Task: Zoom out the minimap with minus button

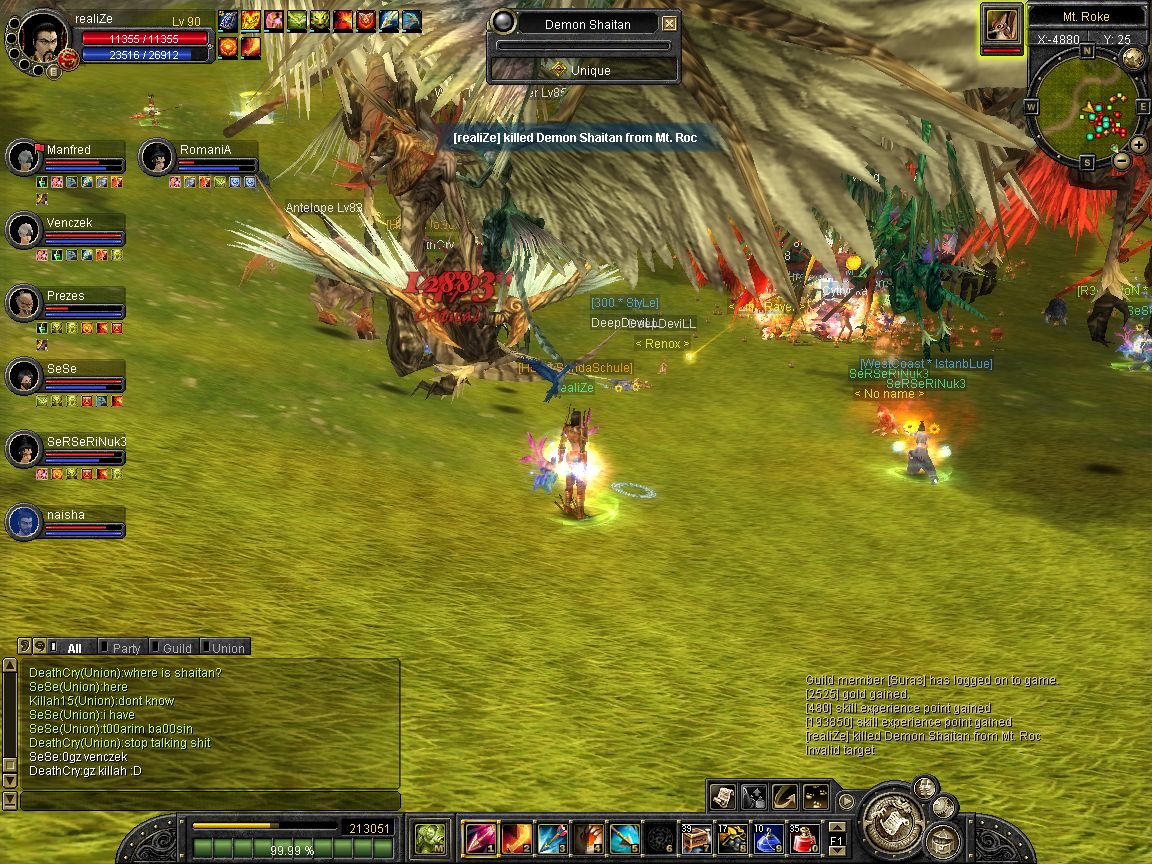Action: (x=1122, y=160)
